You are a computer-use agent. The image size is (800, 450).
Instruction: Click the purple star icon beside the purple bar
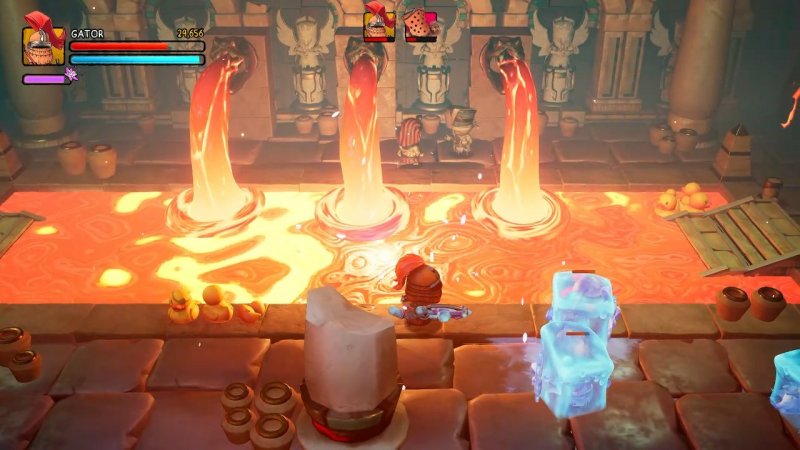pos(71,74)
